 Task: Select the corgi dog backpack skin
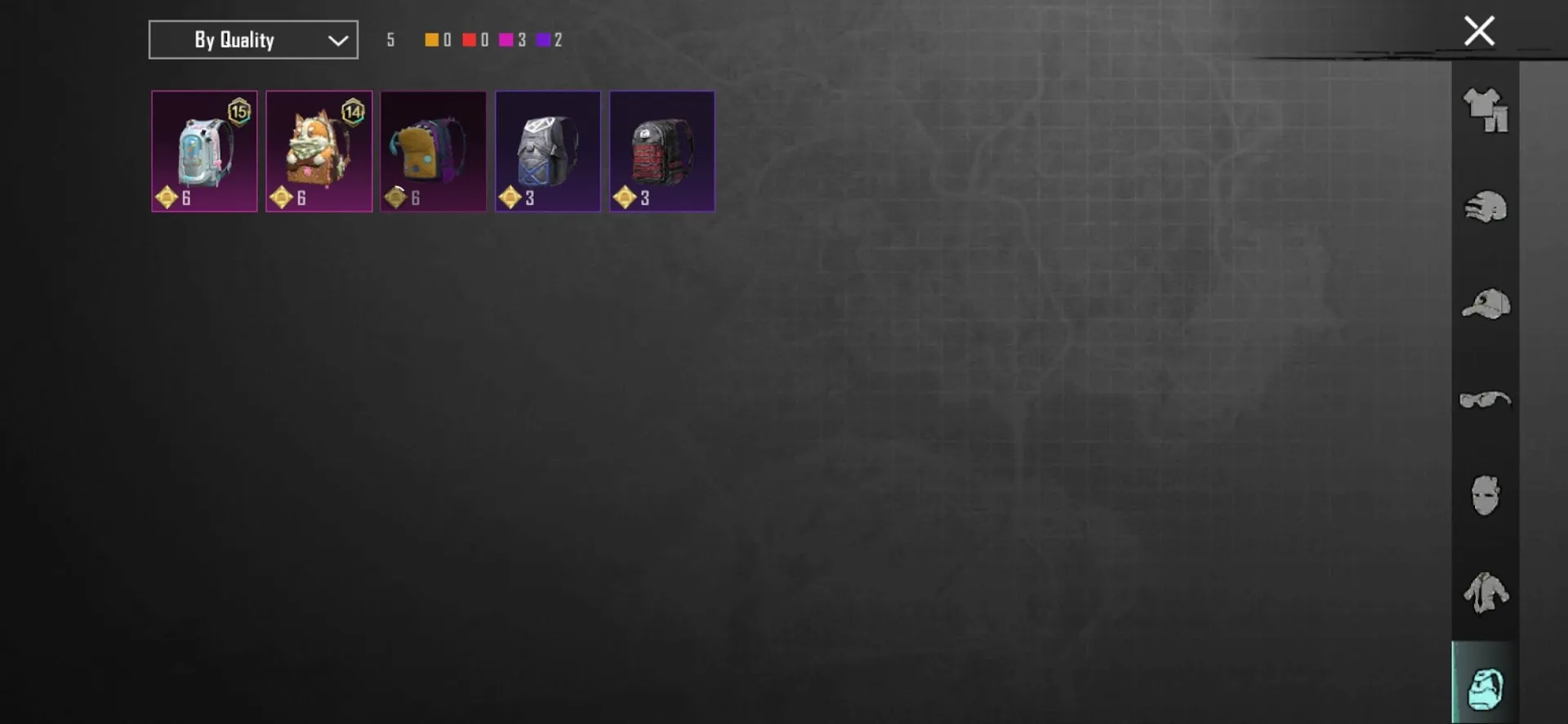[318, 151]
